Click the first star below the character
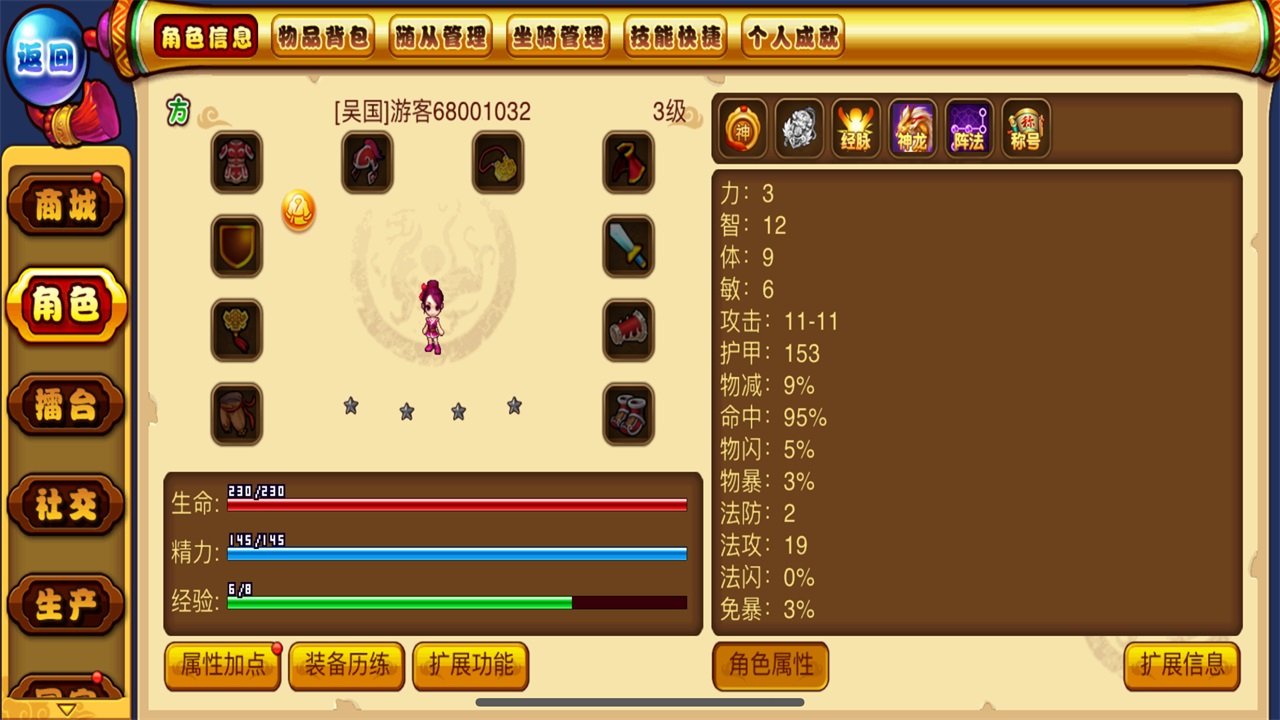 [351, 407]
